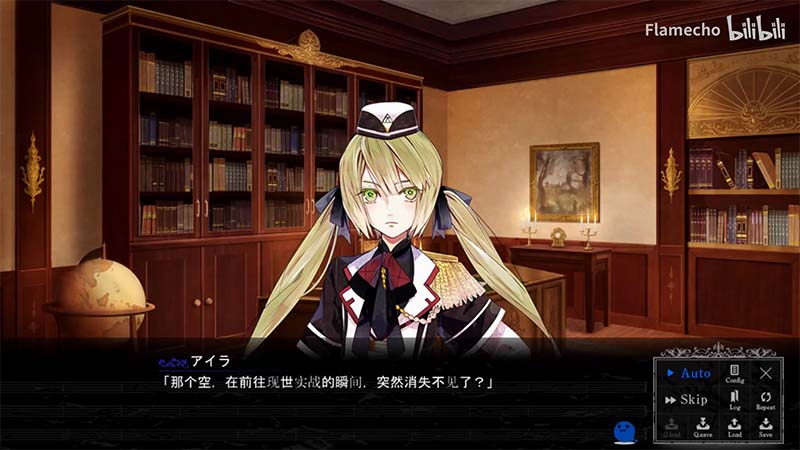
Task: Open the dialogue Log
Action: pos(735,401)
